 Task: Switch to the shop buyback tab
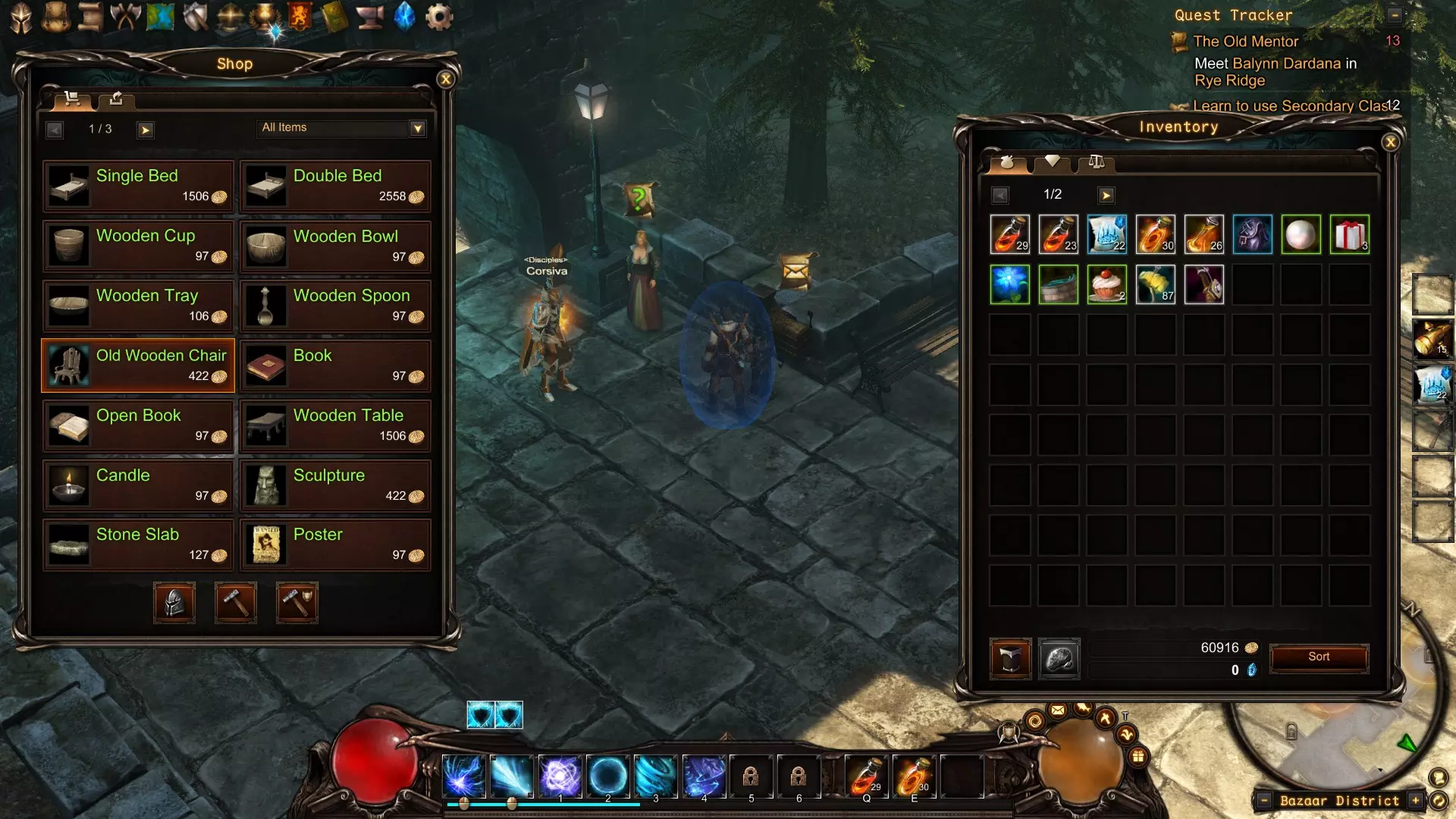point(116,99)
